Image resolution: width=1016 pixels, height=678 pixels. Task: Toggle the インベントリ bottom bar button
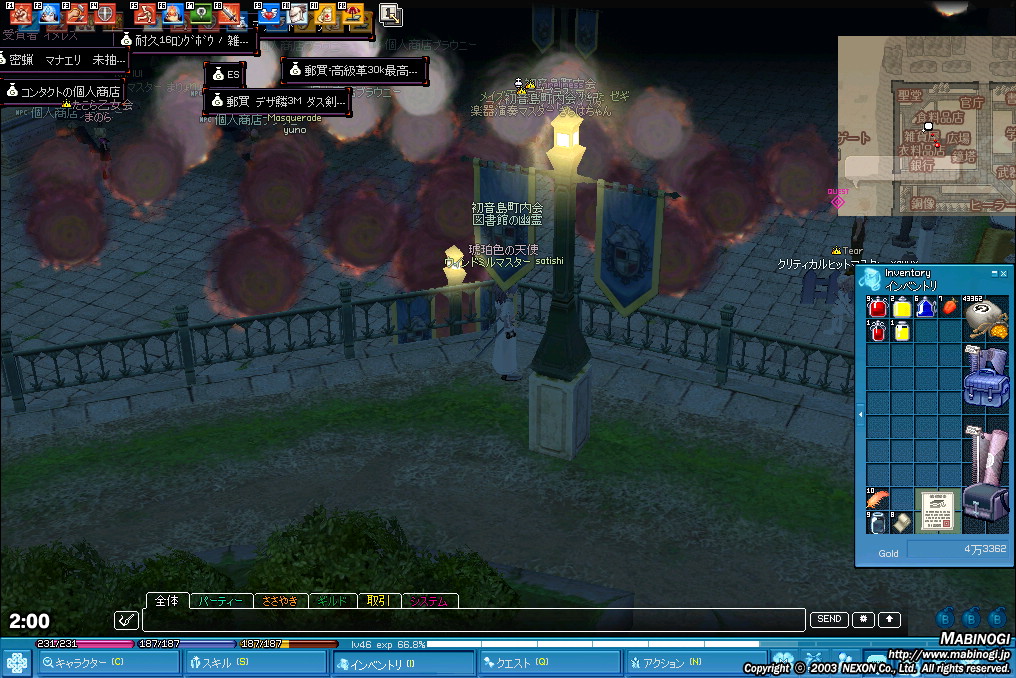click(403, 663)
